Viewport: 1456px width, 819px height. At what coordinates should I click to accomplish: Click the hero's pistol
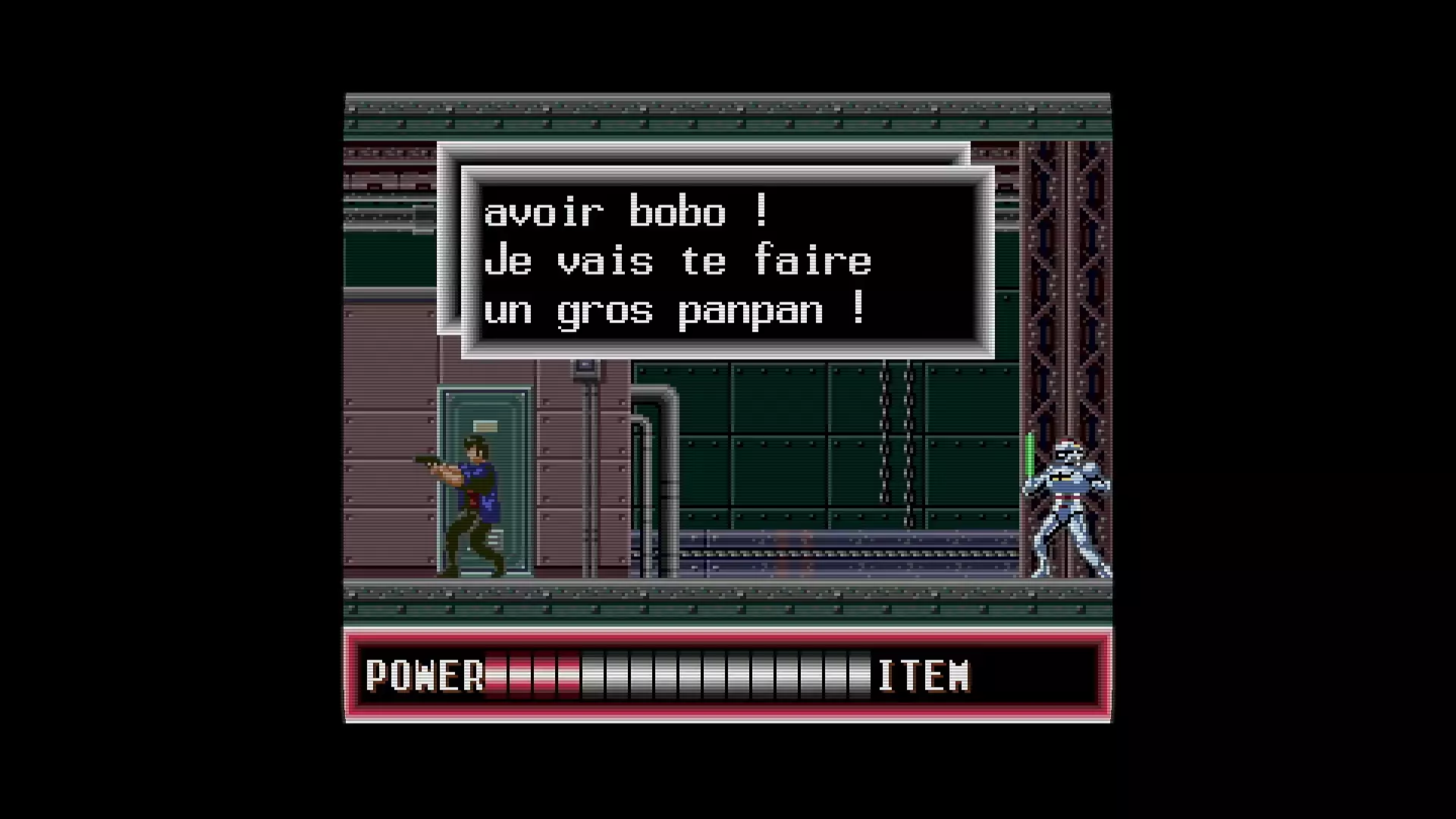(428, 461)
